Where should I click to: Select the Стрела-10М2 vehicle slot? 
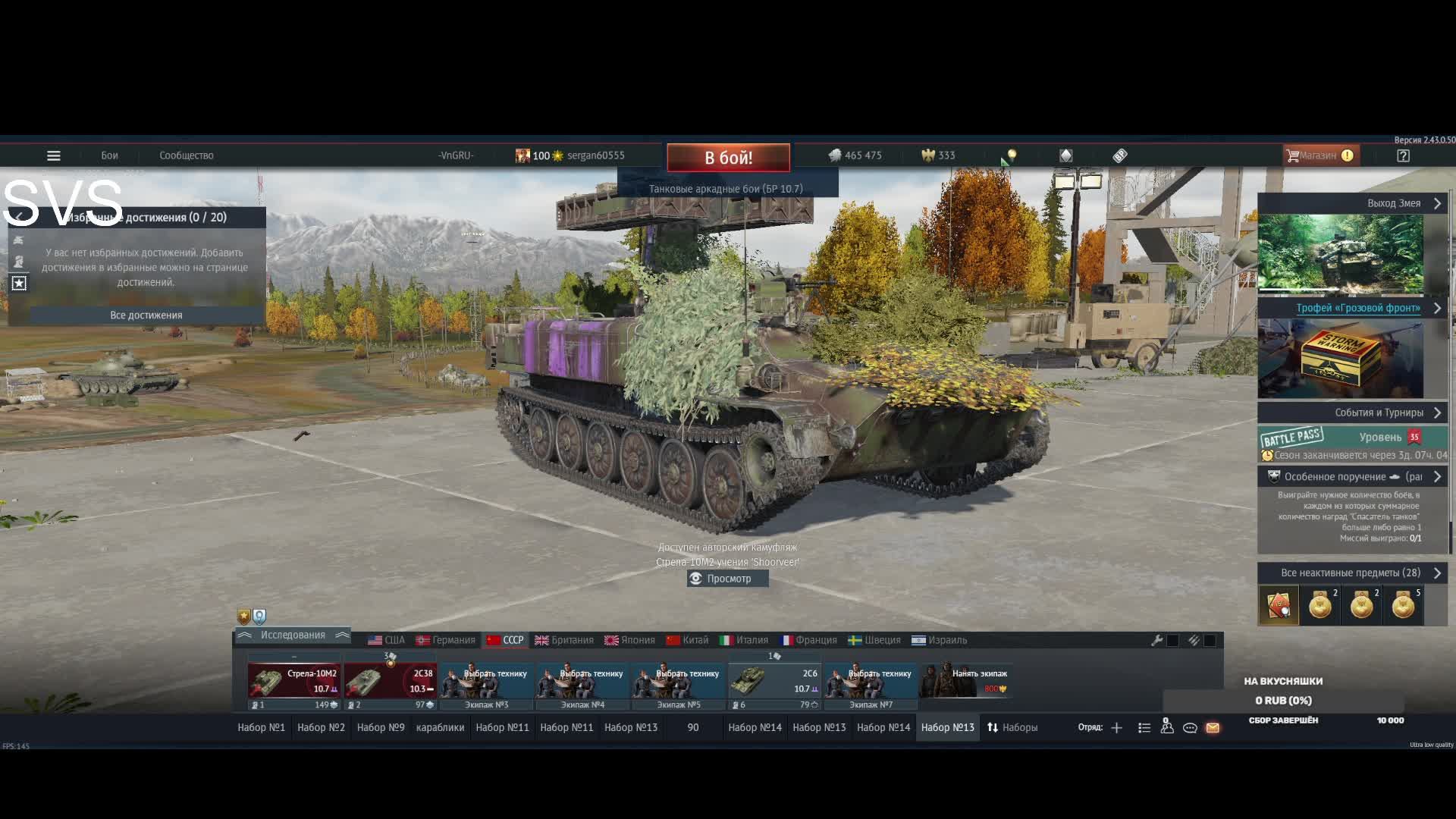293,680
